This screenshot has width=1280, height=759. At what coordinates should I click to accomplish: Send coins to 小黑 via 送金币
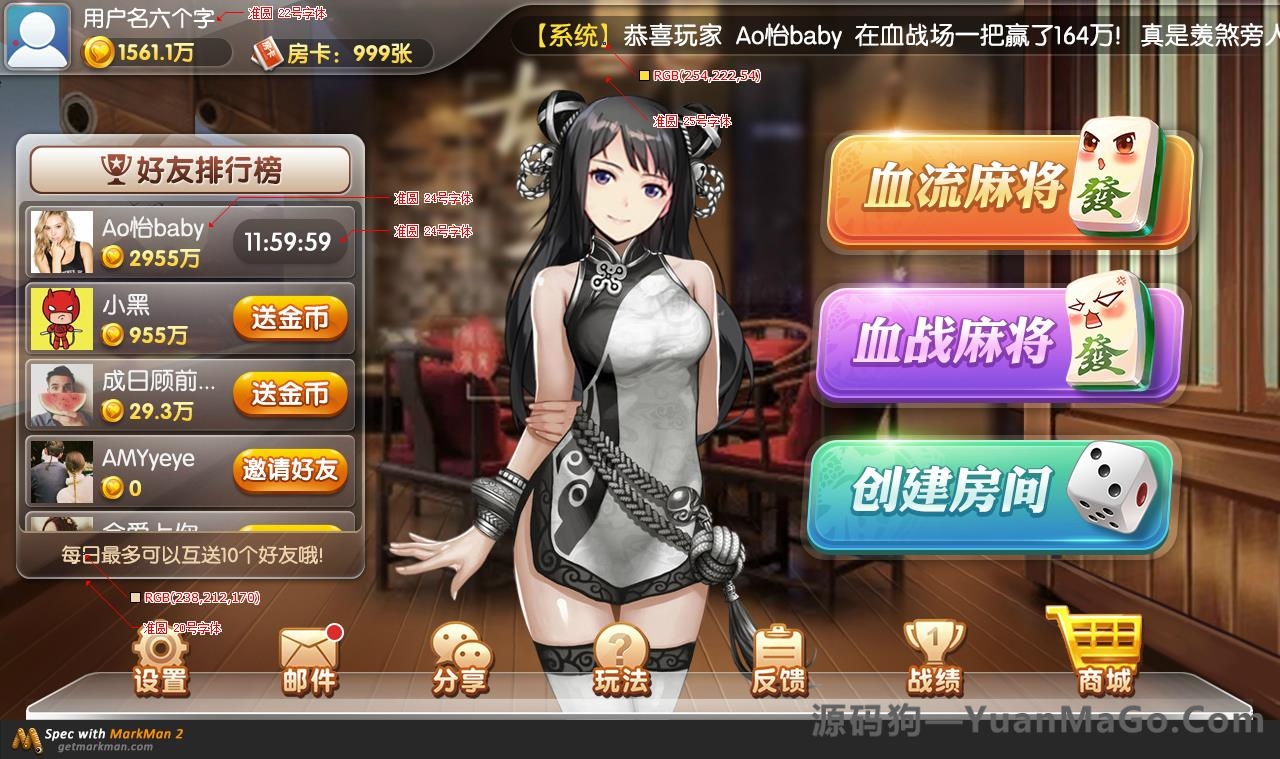click(290, 318)
